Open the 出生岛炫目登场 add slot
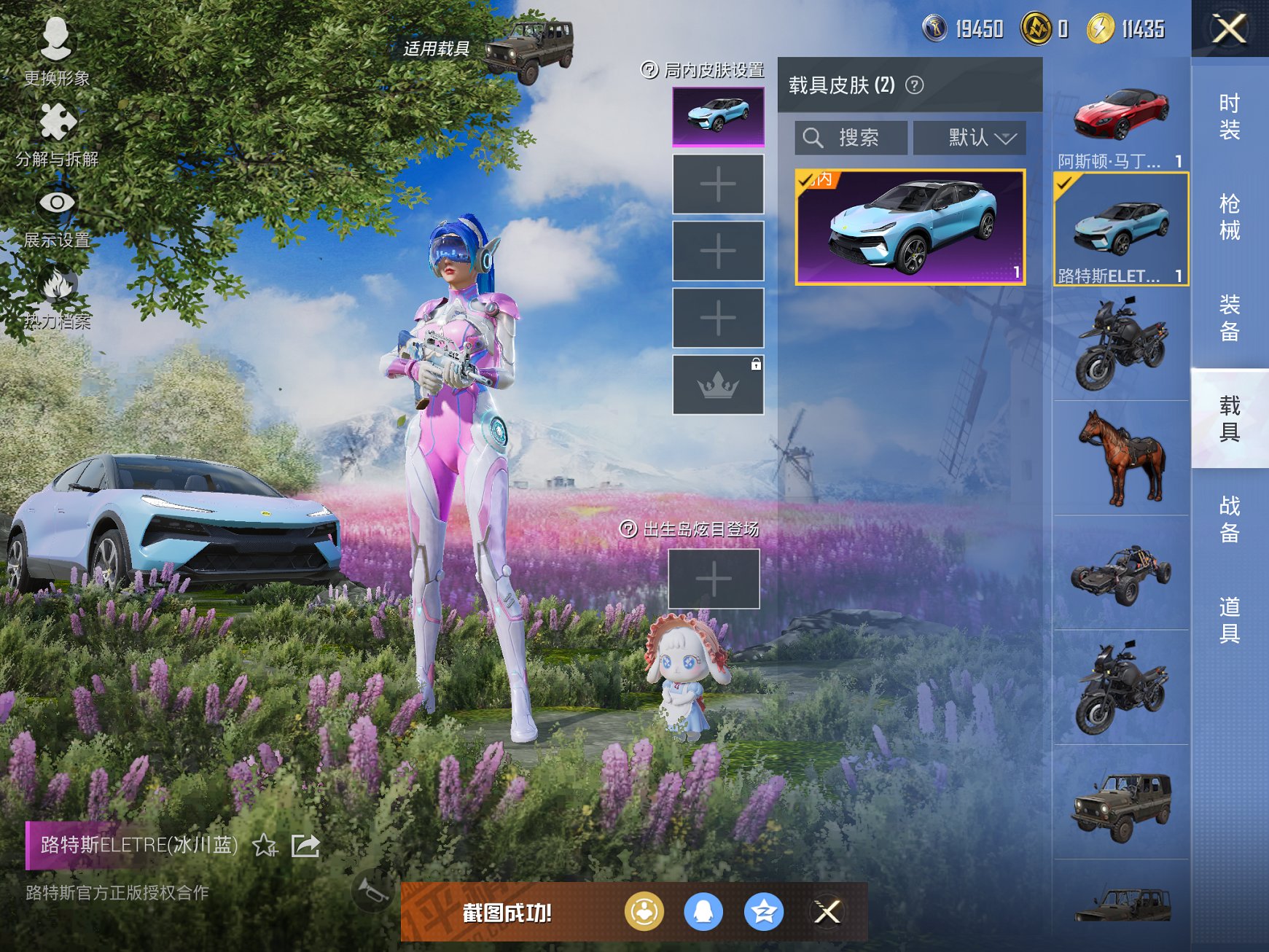The height and width of the screenshot is (952, 1269). [714, 579]
